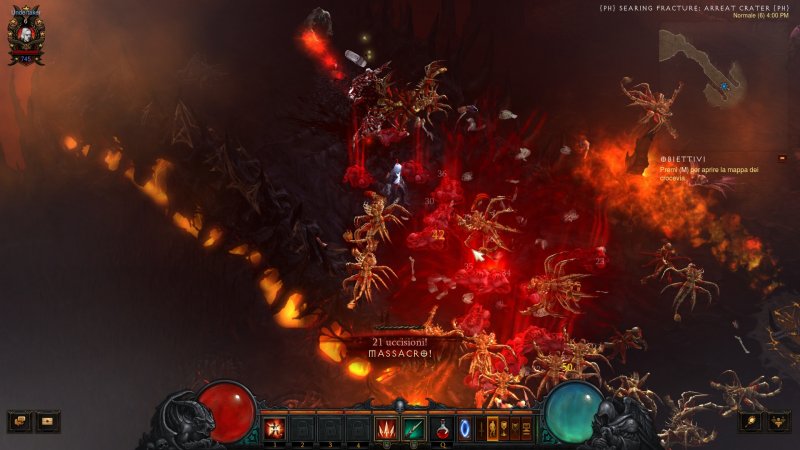Click the last menu button before the blue orb
Viewport: 800px width, 450px height.
pos(527,429)
